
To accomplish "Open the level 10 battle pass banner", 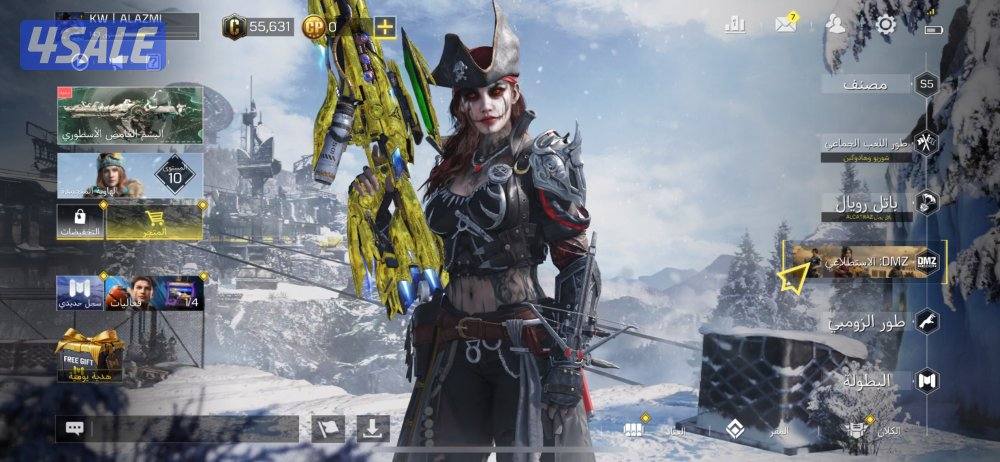I will [x=130, y=177].
